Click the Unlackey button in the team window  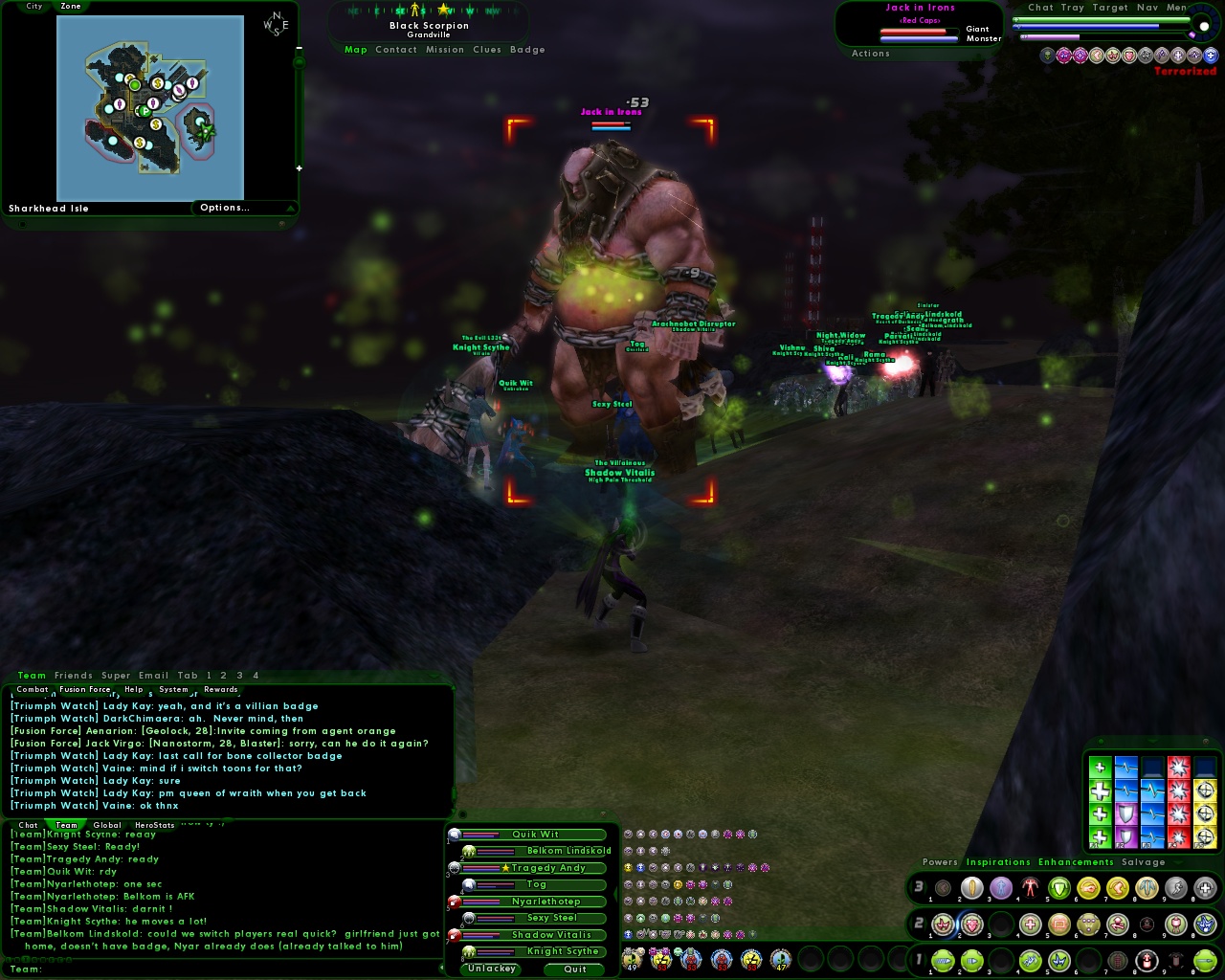coord(491,969)
